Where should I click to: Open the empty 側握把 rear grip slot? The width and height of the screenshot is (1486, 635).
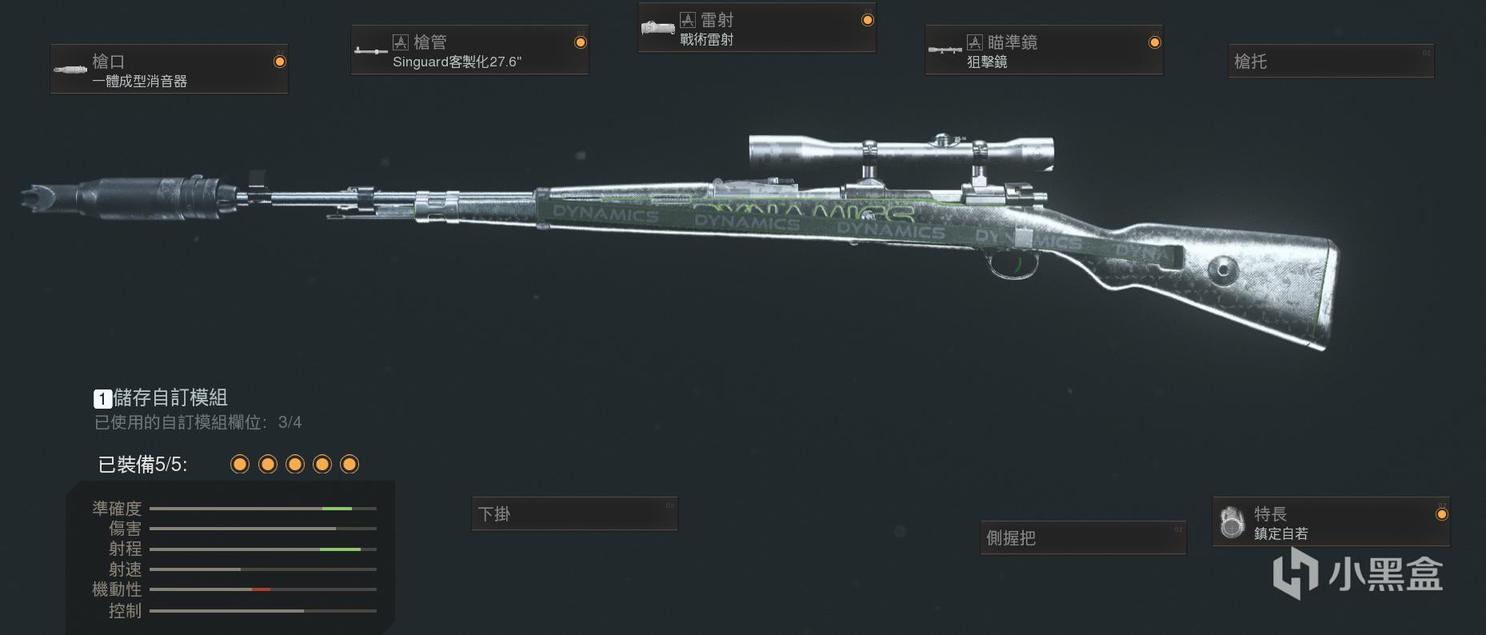coord(1083,538)
